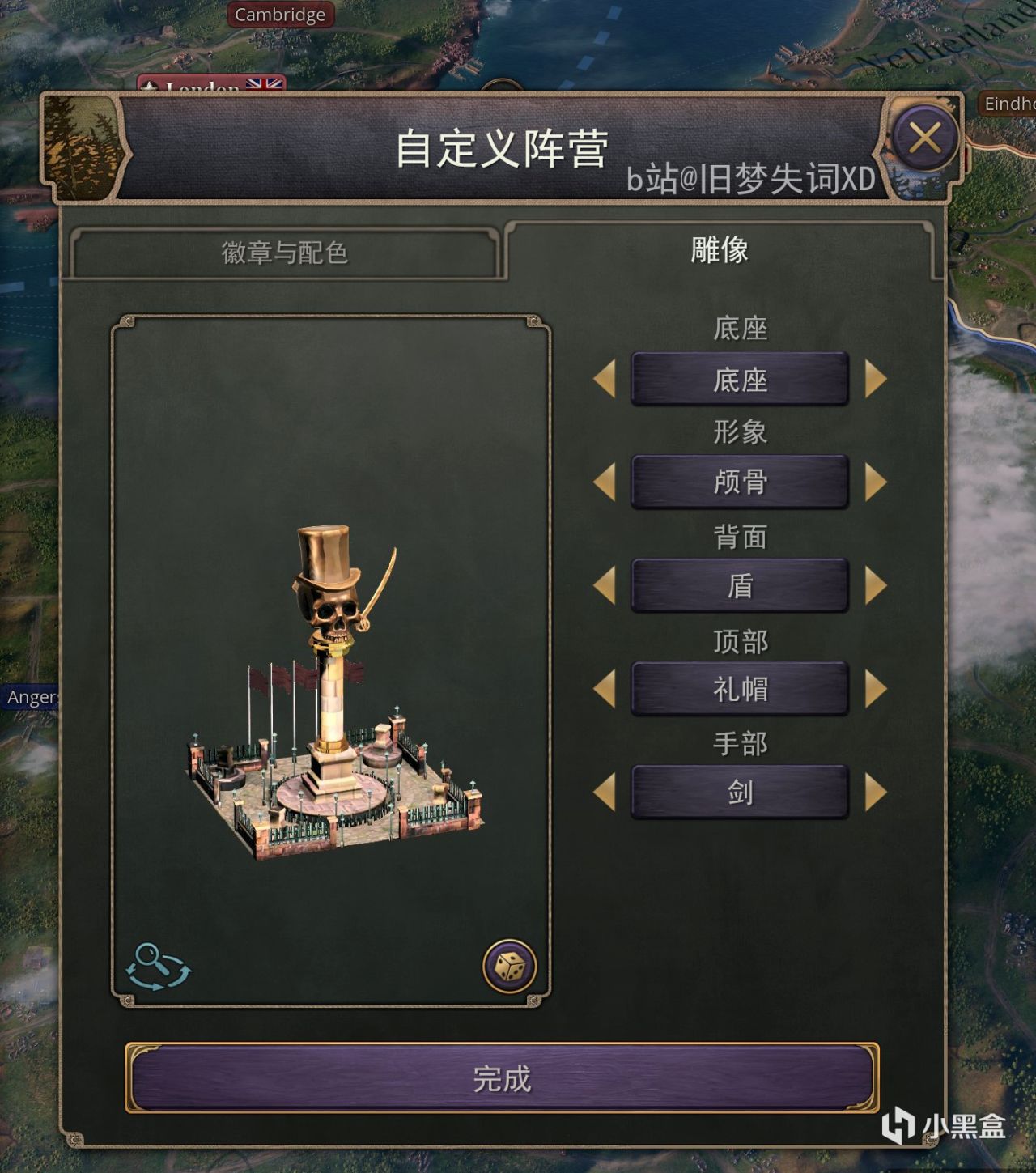Advance to the next 背面 option

(873, 585)
